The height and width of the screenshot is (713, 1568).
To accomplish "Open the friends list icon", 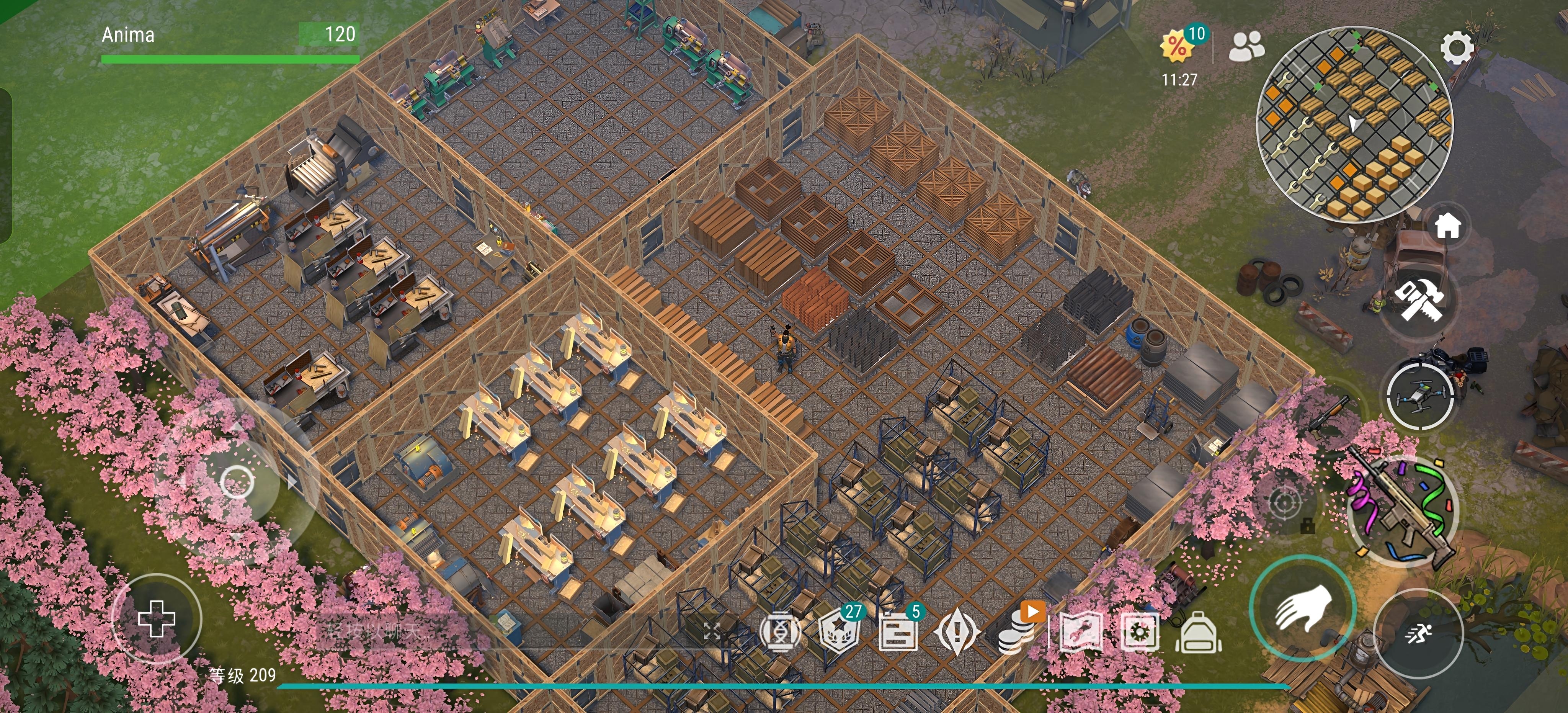I will pos(1246,46).
